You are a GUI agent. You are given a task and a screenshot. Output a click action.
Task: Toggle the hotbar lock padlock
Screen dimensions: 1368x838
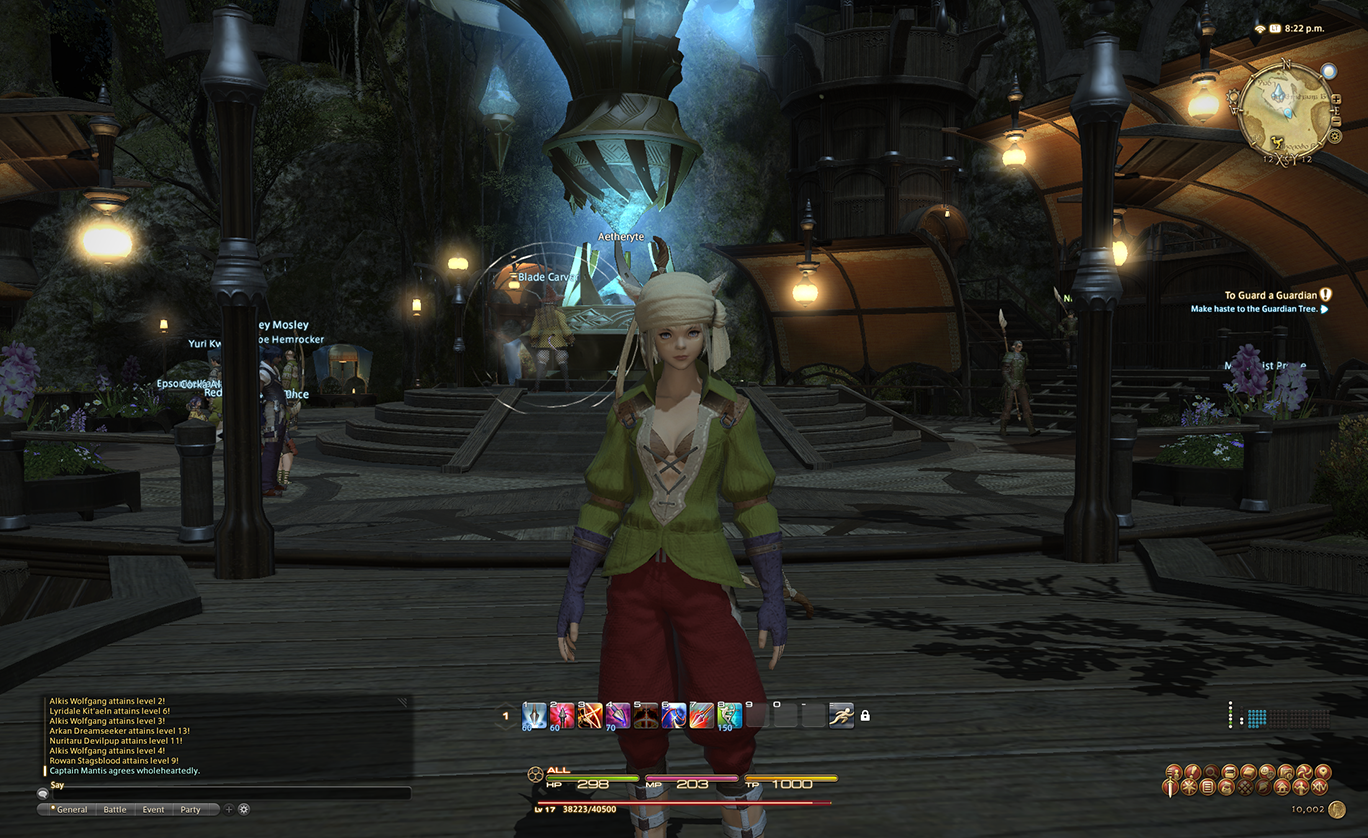coord(865,717)
